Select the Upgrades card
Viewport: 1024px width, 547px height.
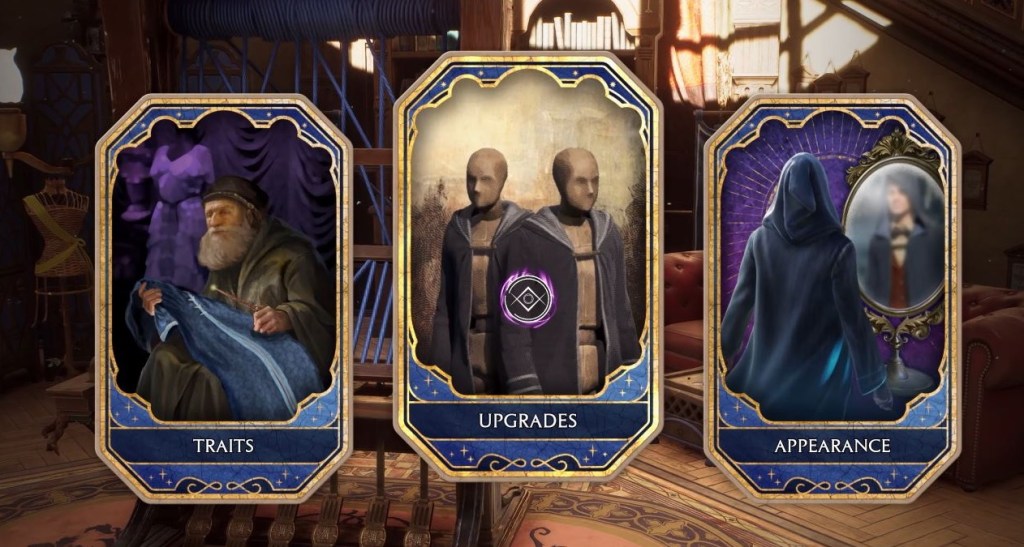(528, 270)
